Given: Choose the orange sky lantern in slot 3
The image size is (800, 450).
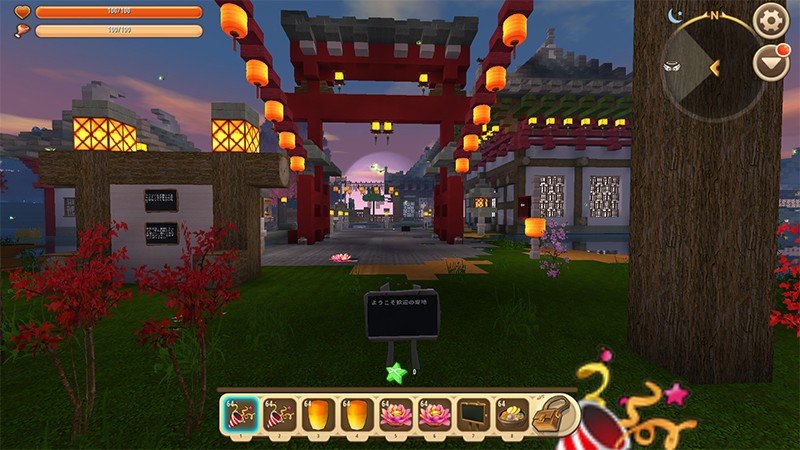Looking at the screenshot, I should [x=318, y=414].
